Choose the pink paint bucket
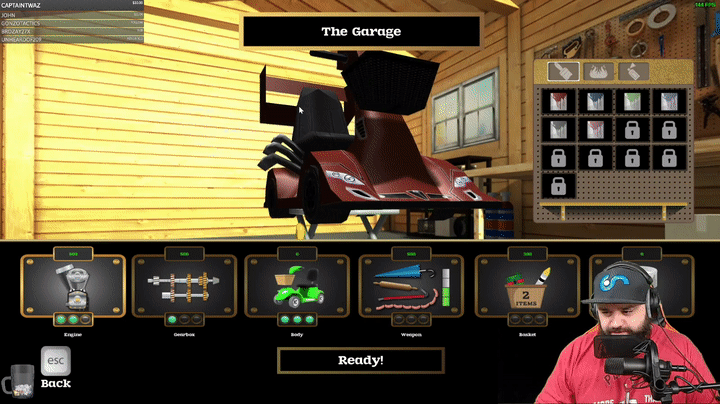The image size is (720, 404). 595,130
